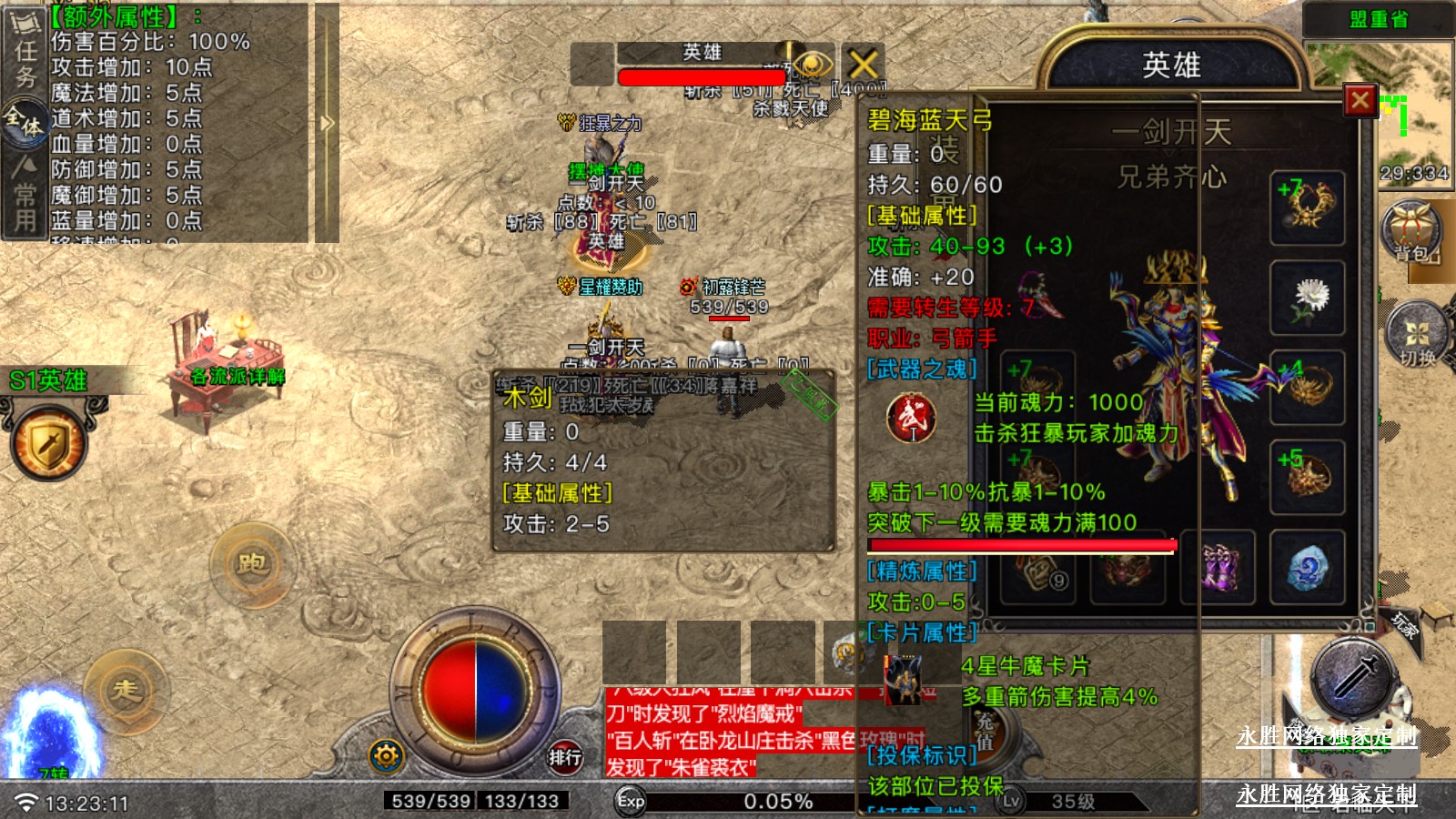This screenshot has width=1456, height=819.
Task: Select the purple gloves equipment slot
Action: [1218, 569]
